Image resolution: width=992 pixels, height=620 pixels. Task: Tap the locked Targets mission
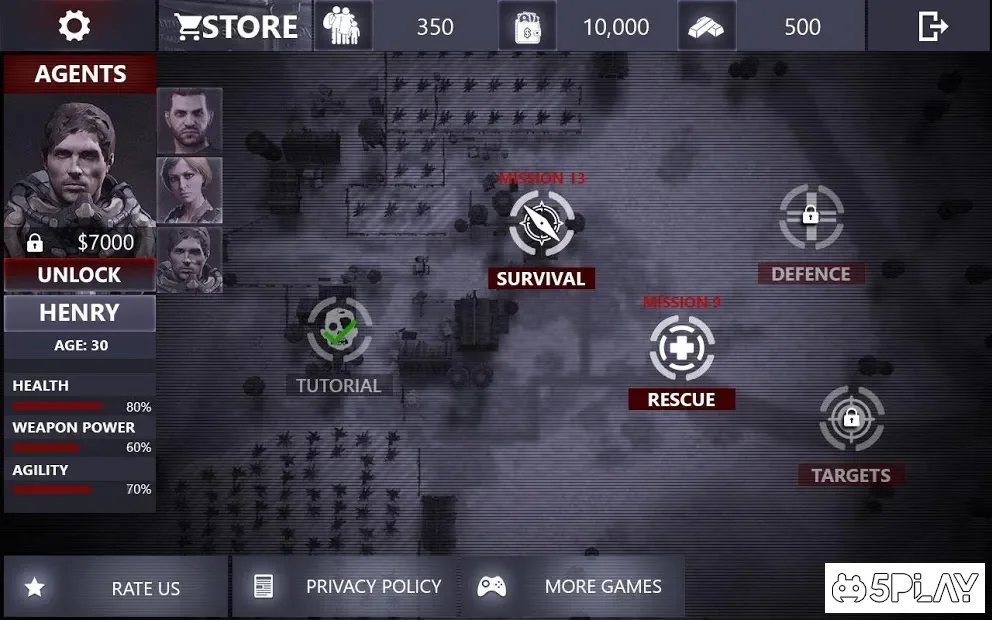851,418
